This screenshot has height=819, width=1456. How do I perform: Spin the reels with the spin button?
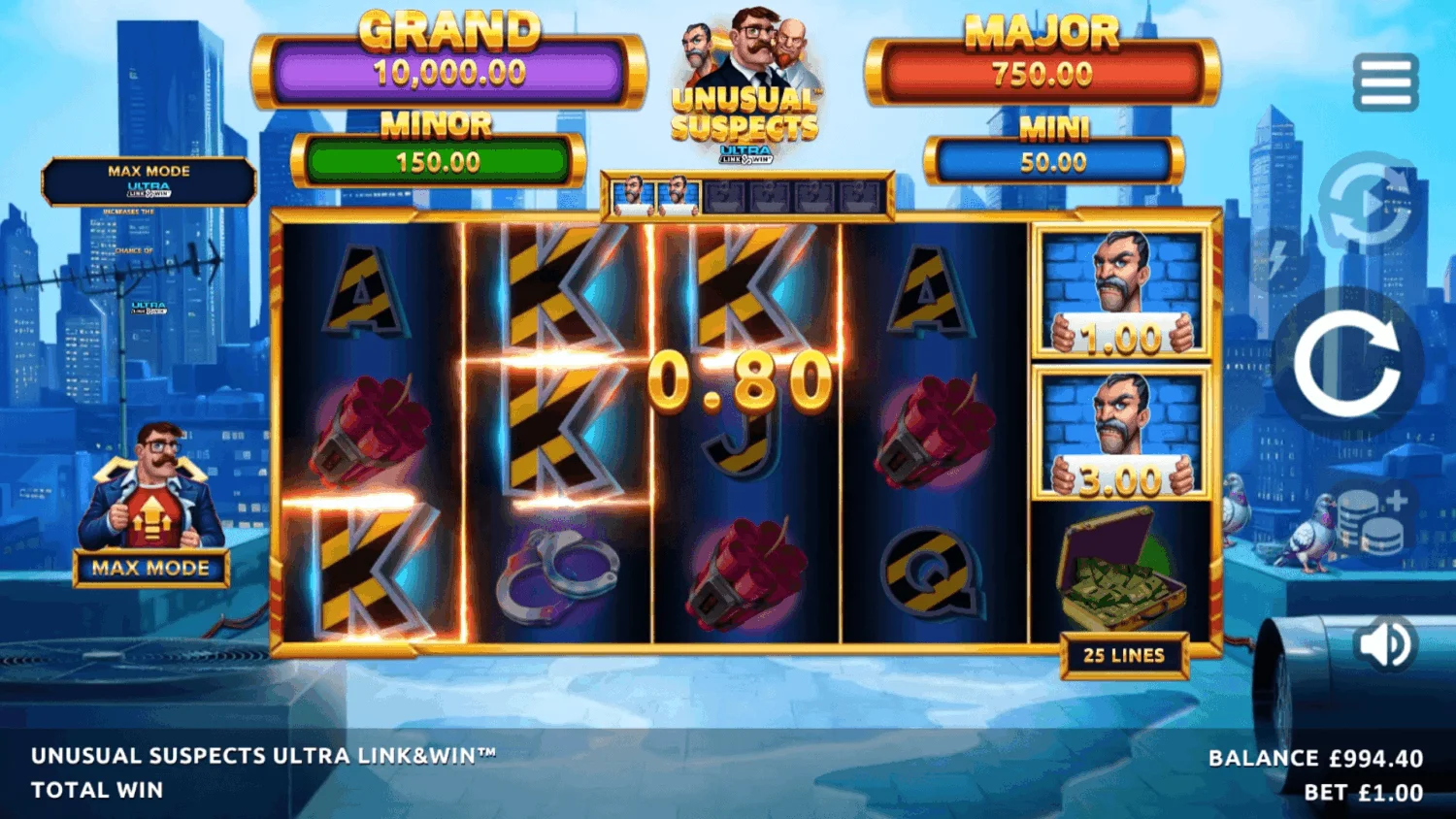tap(1347, 363)
